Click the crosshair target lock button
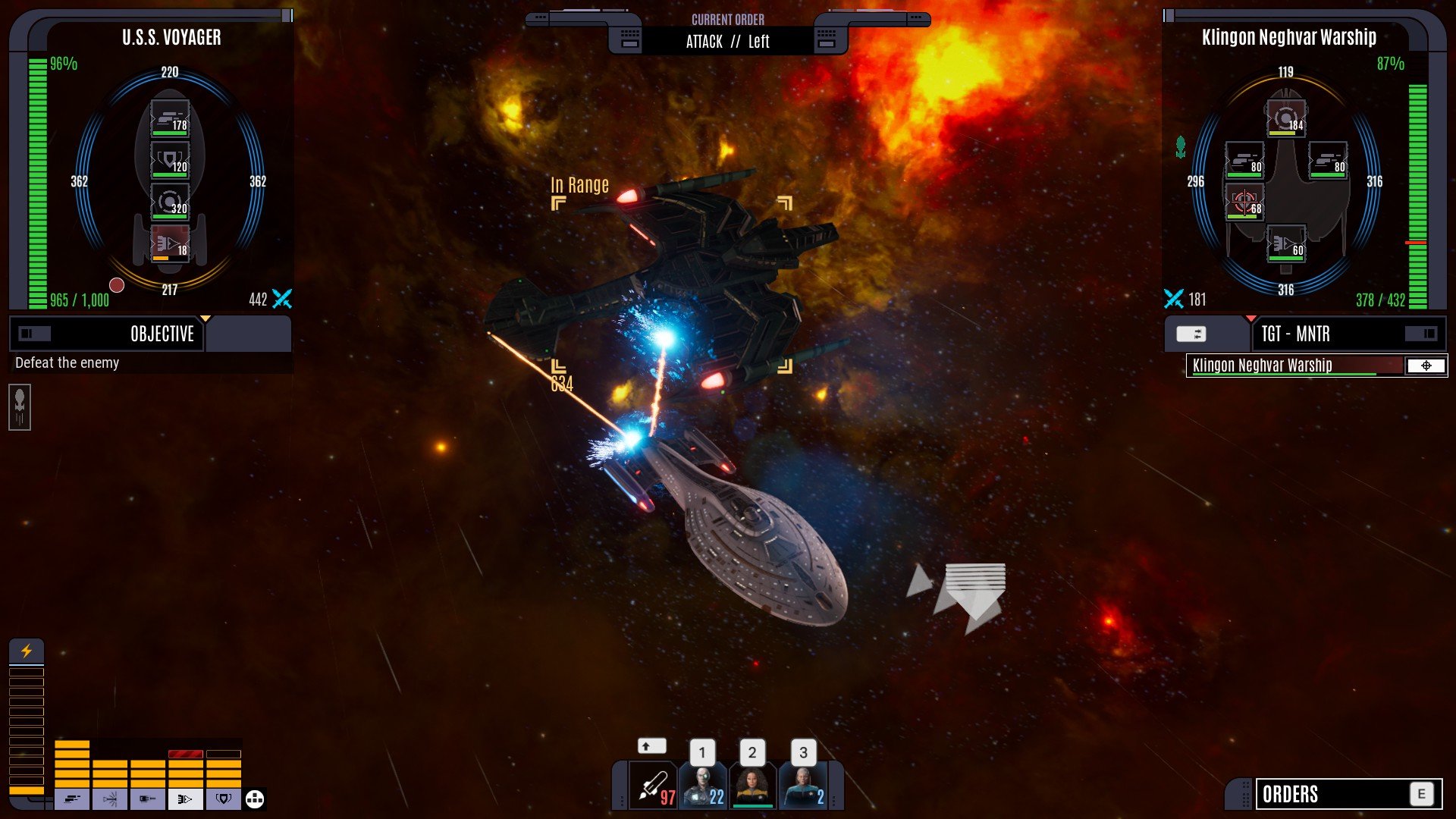The width and height of the screenshot is (1456, 819). (1426, 366)
